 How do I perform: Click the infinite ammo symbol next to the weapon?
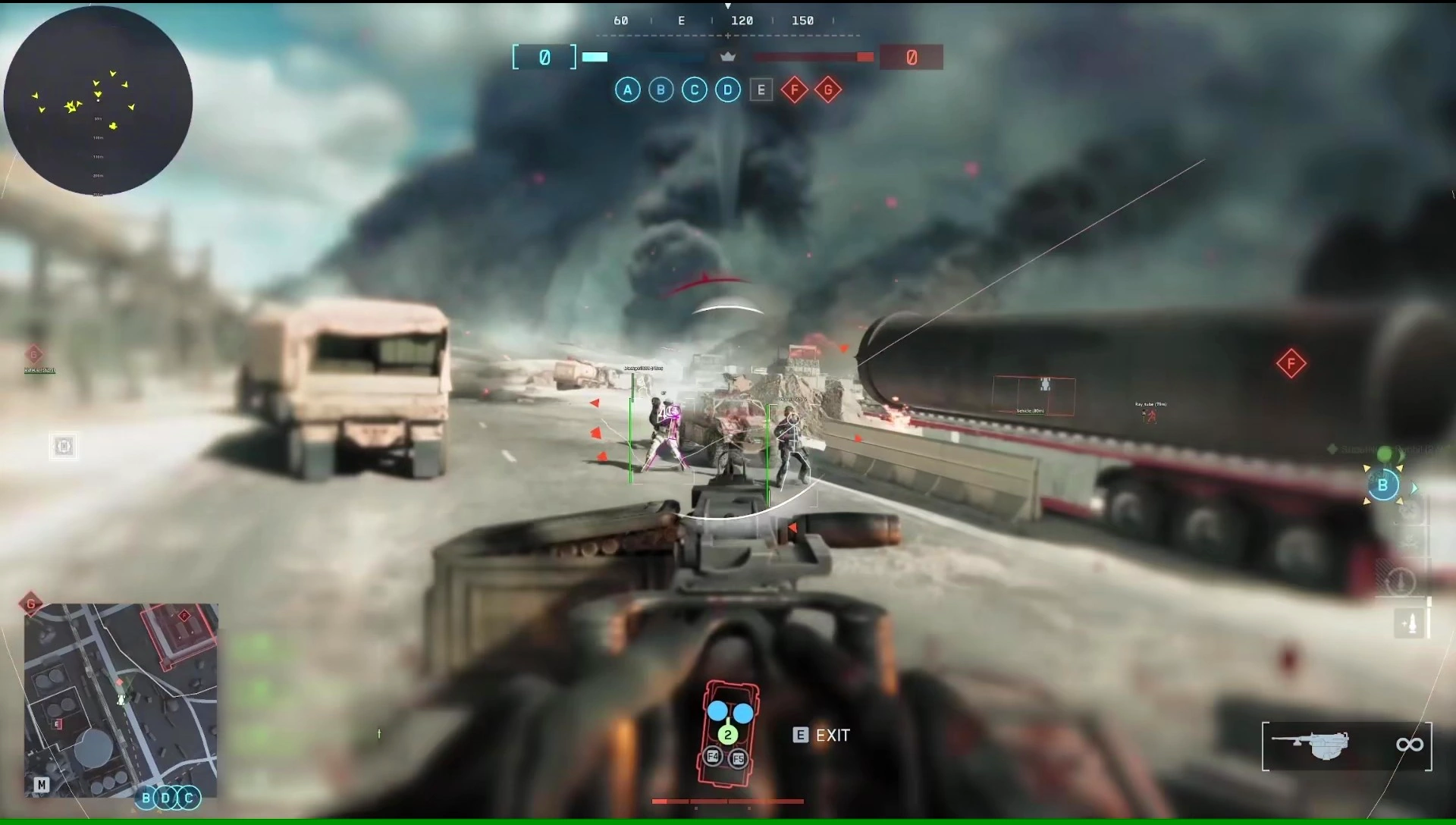pyautogui.click(x=1410, y=745)
